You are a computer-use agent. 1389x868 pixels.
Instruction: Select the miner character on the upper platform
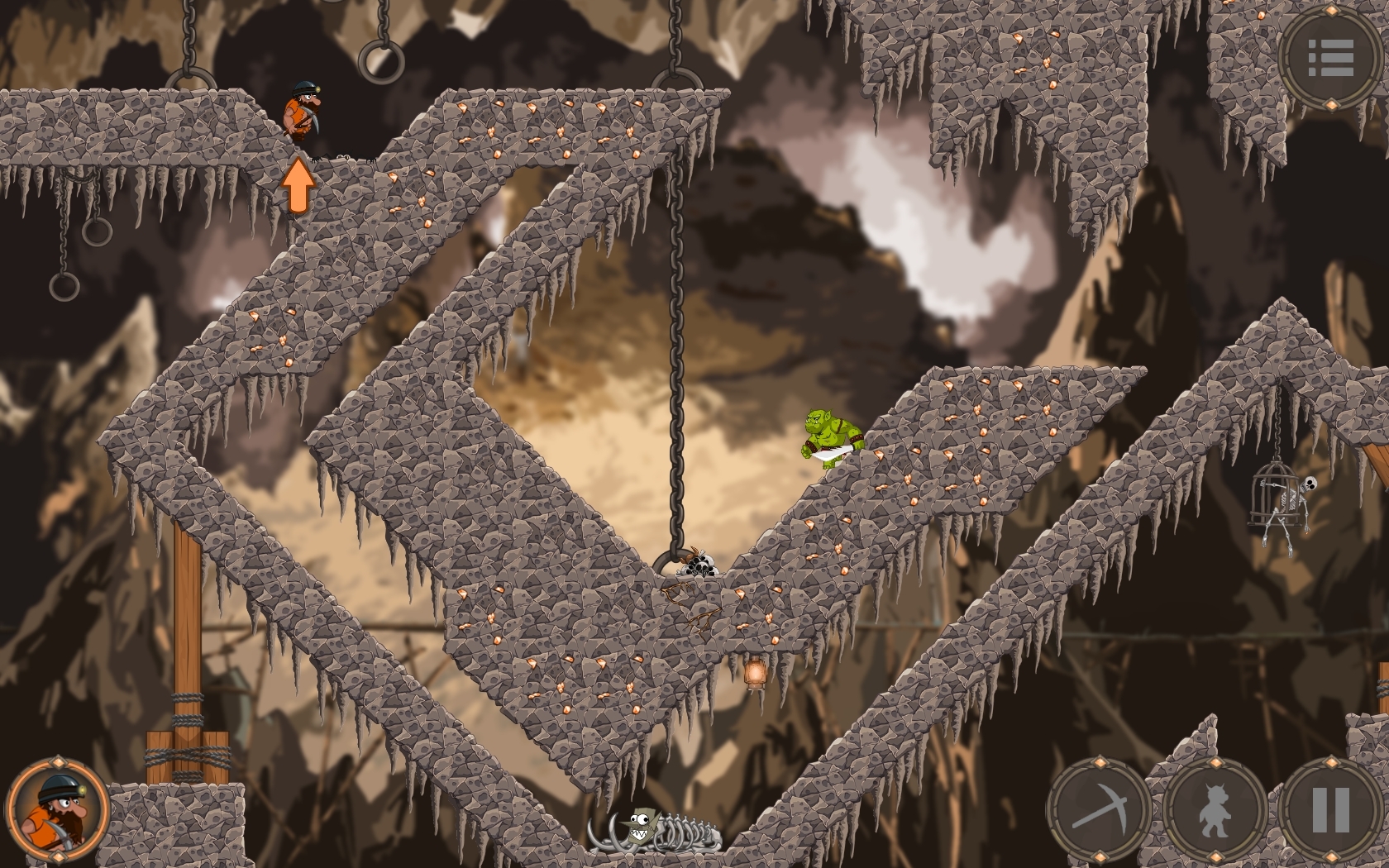click(302, 116)
